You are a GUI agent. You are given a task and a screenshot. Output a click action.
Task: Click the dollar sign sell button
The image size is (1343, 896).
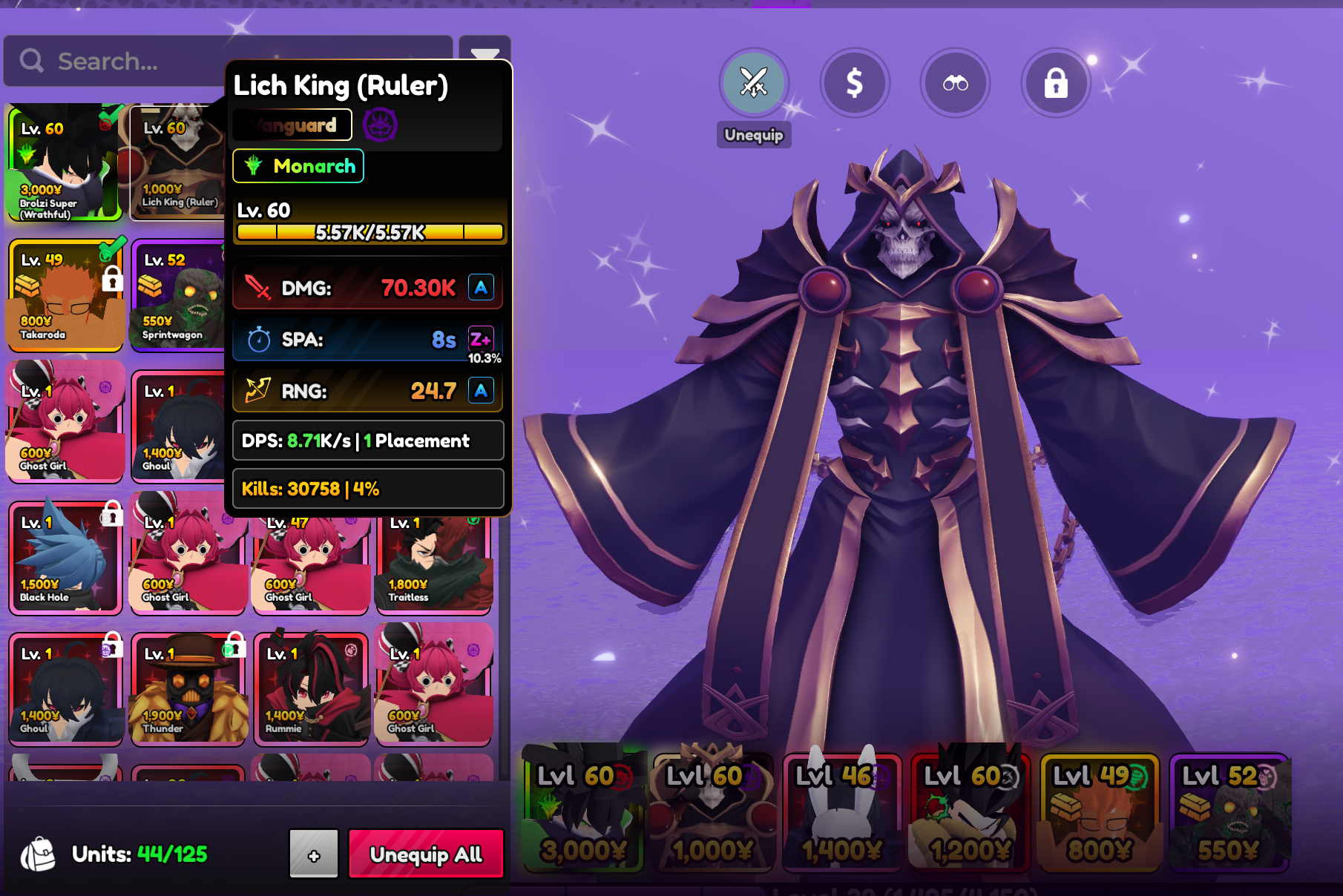point(854,83)
